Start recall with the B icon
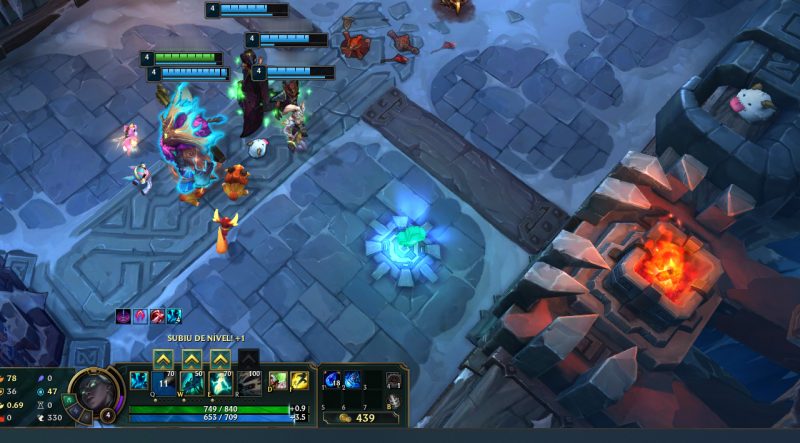 [x=394, y=400]
